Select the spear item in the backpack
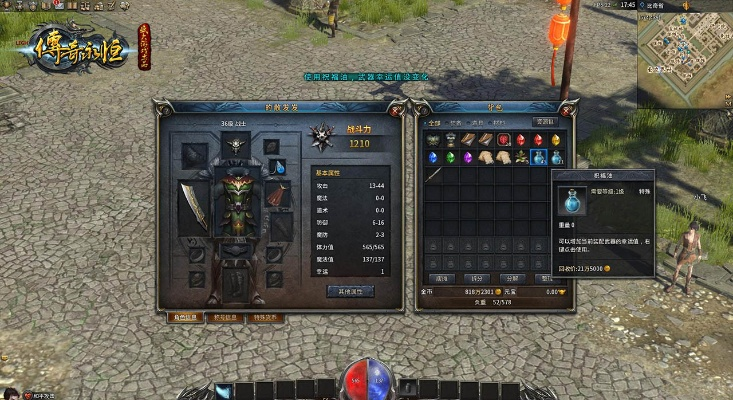The width and height of the screenshot is (733, 400). (433, 174)
